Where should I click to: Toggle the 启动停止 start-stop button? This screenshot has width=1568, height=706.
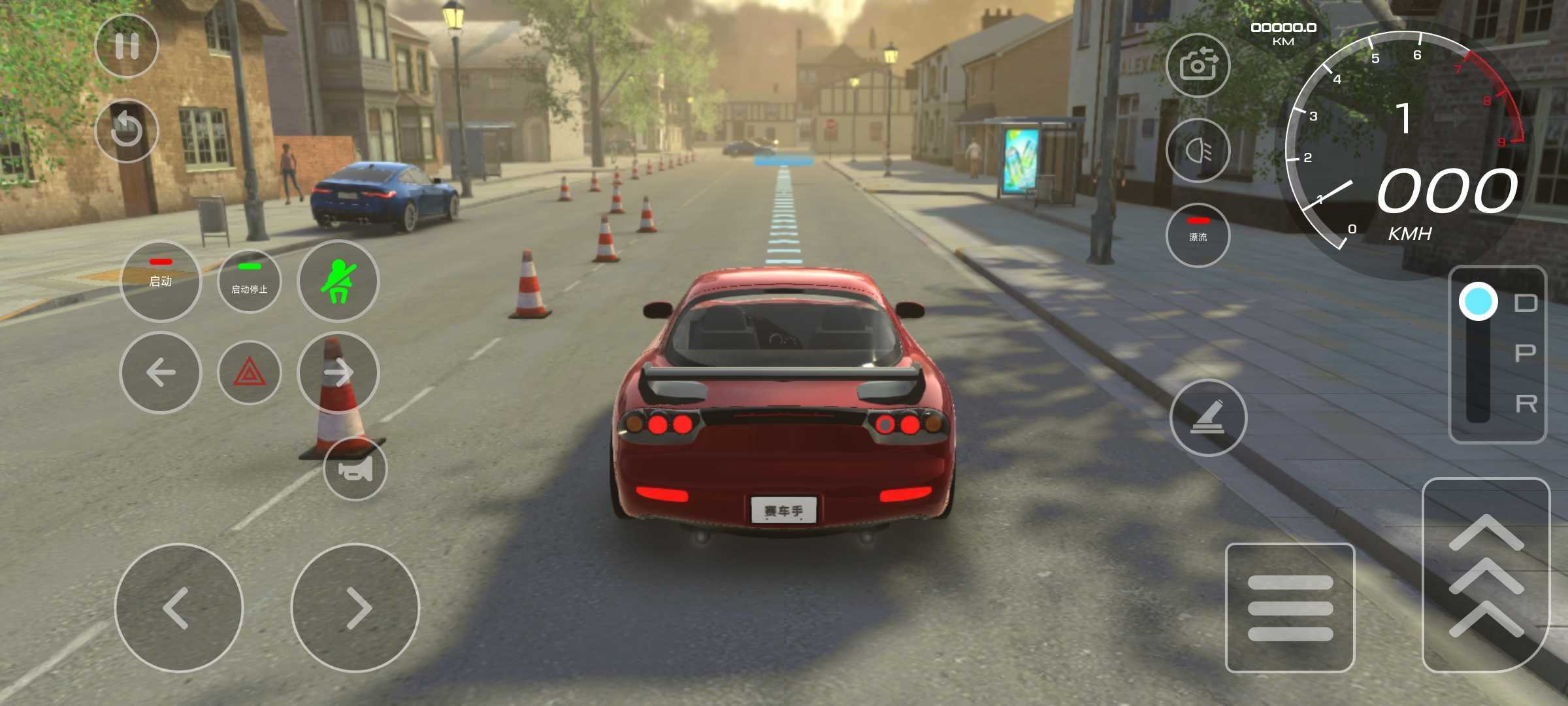(x=250, y=281)
